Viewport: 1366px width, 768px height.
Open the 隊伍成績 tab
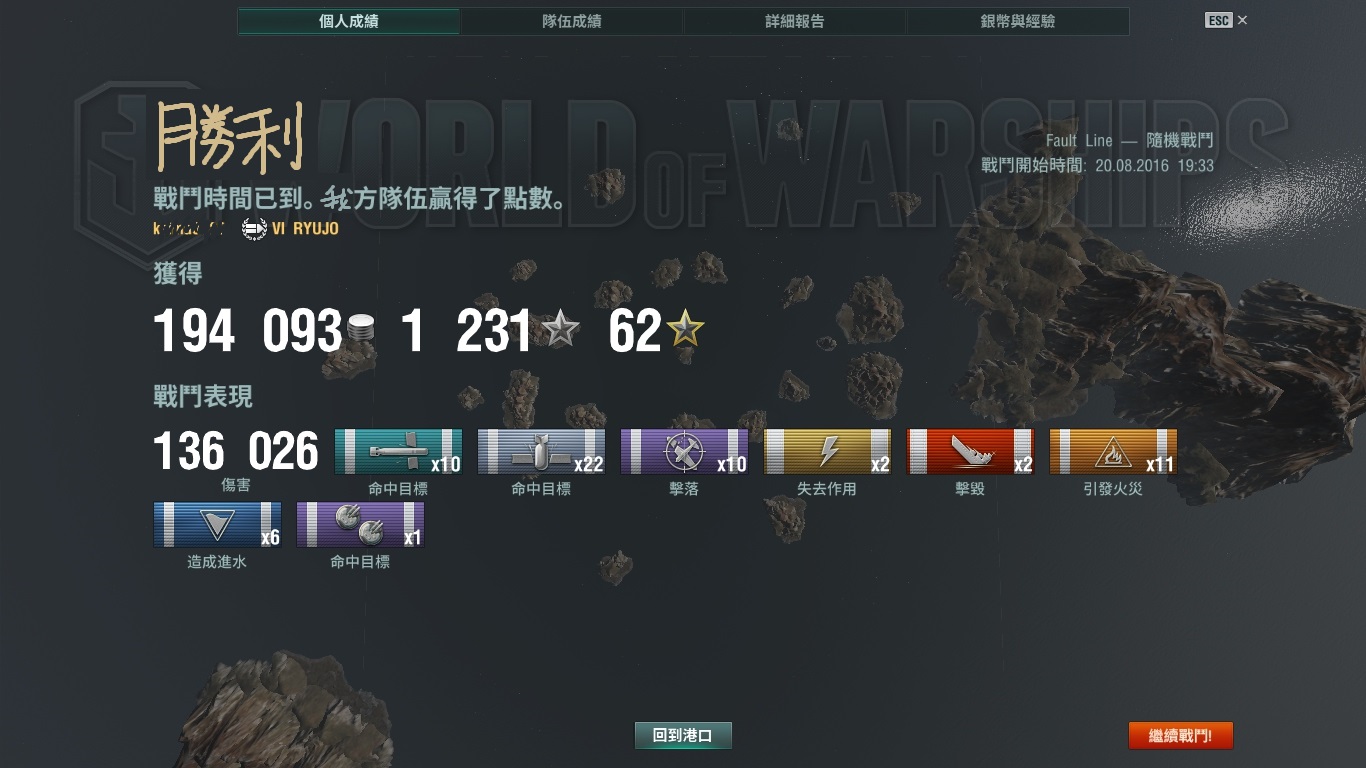tap(571, 21)
